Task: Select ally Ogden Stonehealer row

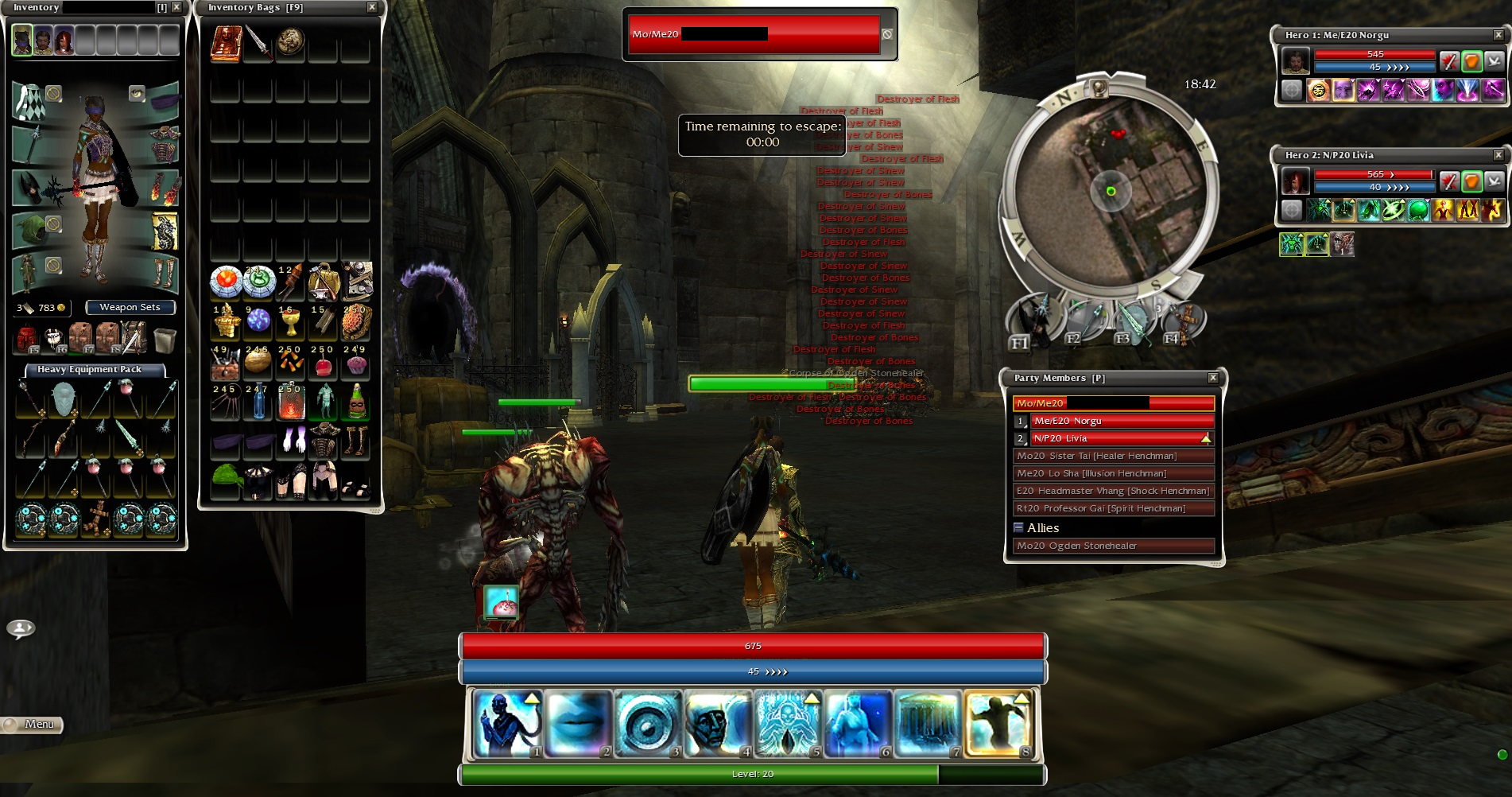Action: [x=1113, y=546]
